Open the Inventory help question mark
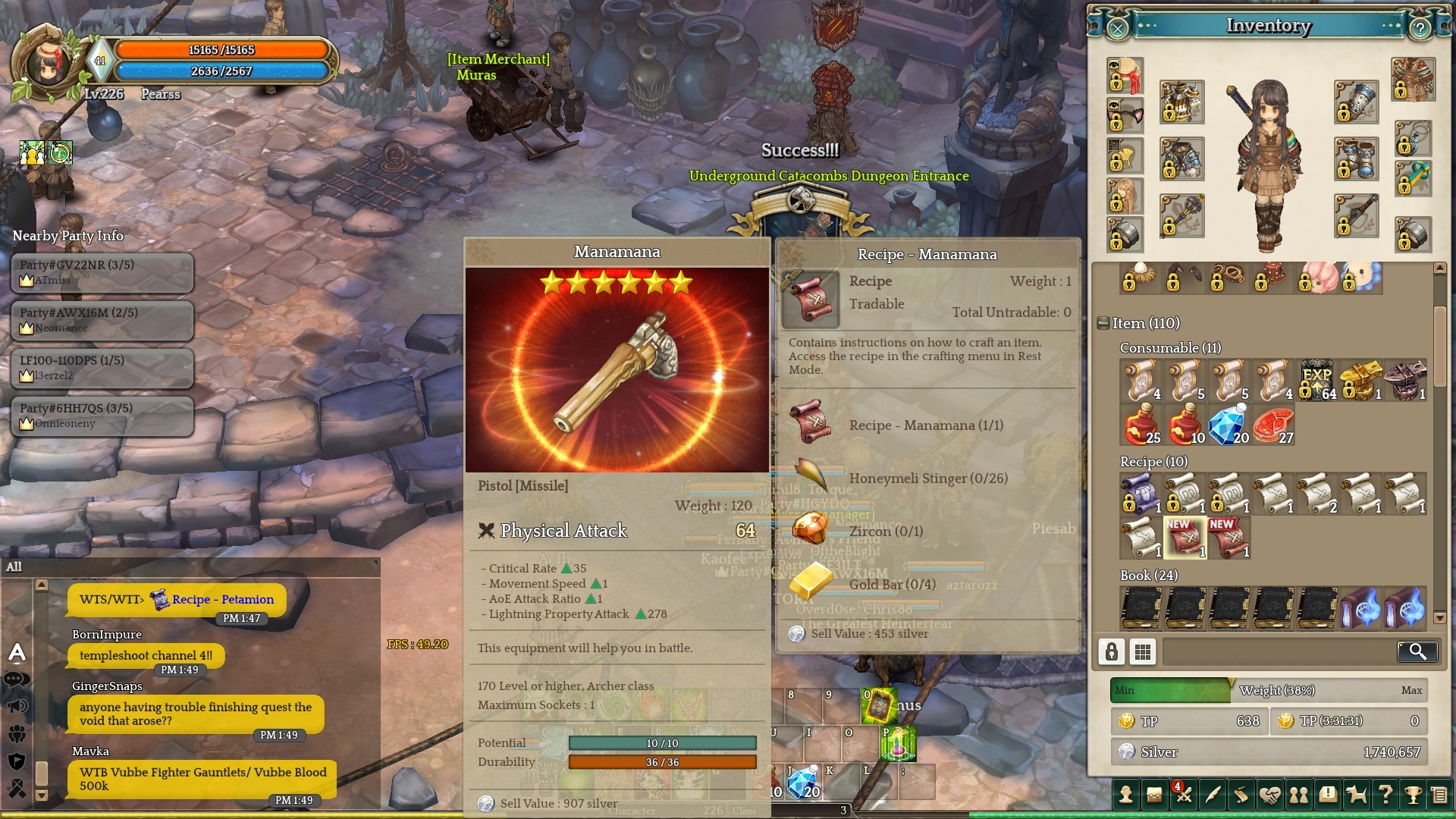This screenshot has height=819, width=1456. 1420,29
